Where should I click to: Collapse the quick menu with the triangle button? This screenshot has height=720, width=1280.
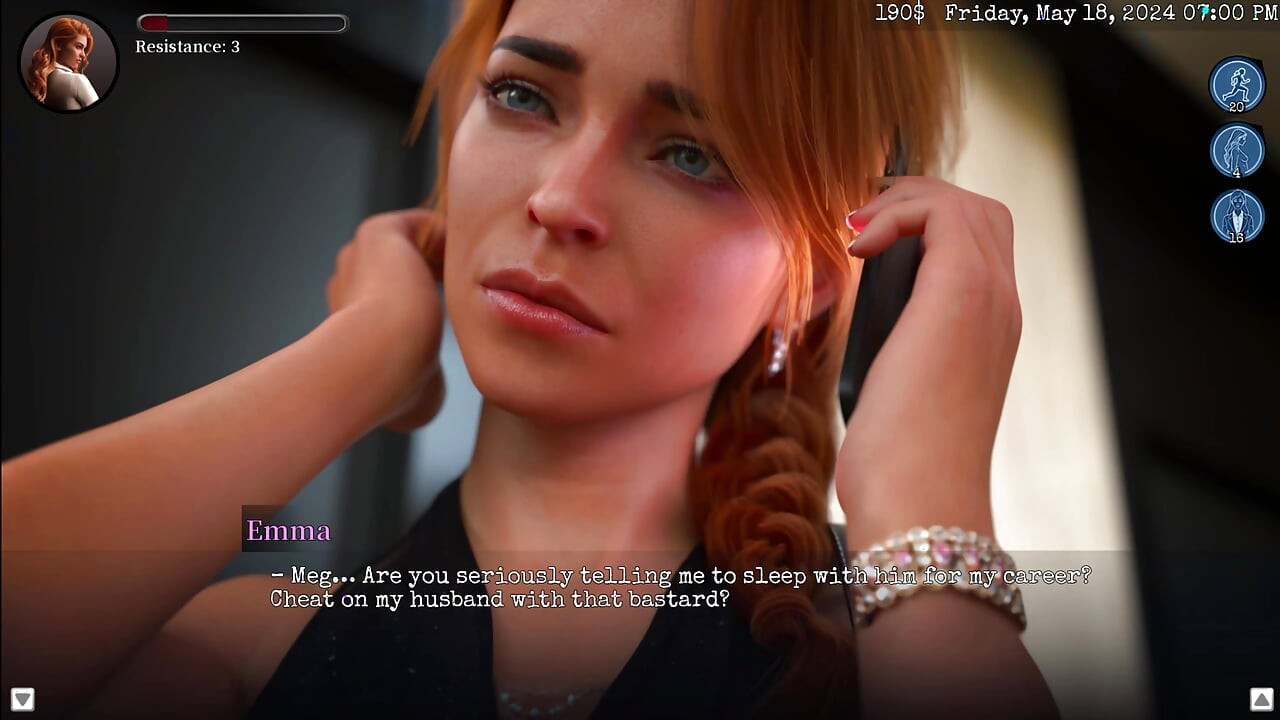click(21, 698)
